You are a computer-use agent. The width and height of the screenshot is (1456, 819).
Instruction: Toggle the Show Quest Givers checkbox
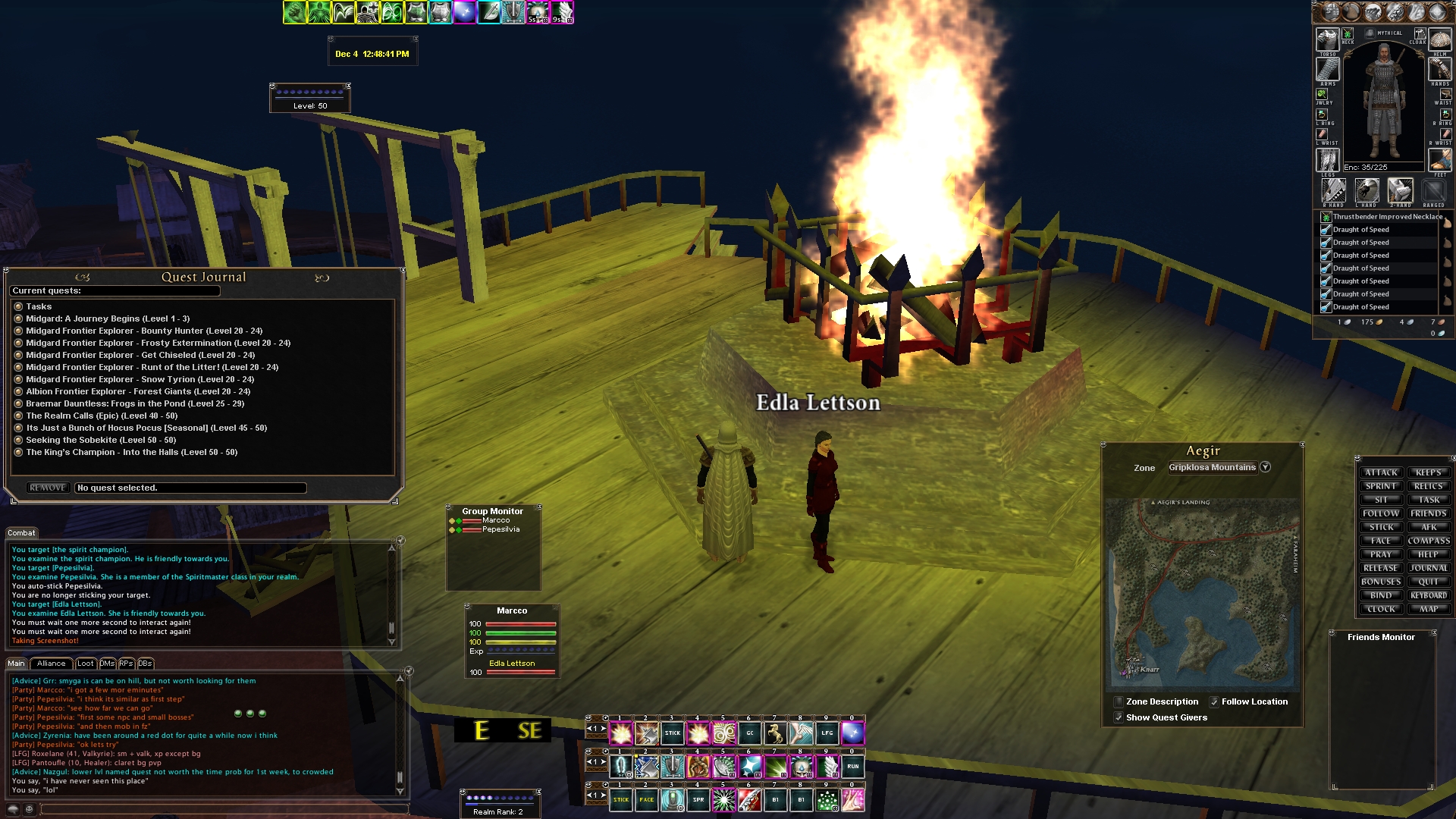pyautogui.click(x=1119, y=717)
